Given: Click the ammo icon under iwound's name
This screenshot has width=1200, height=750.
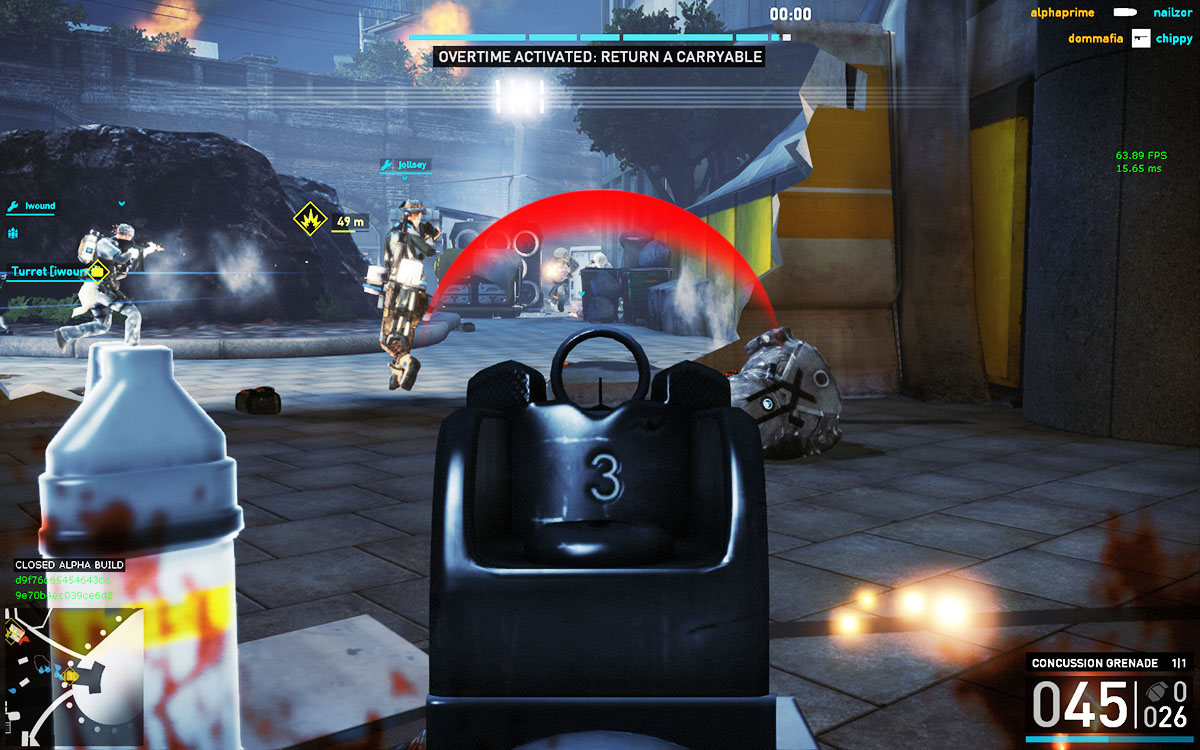Looking at the screenshot, I should (x=14, y=233).
